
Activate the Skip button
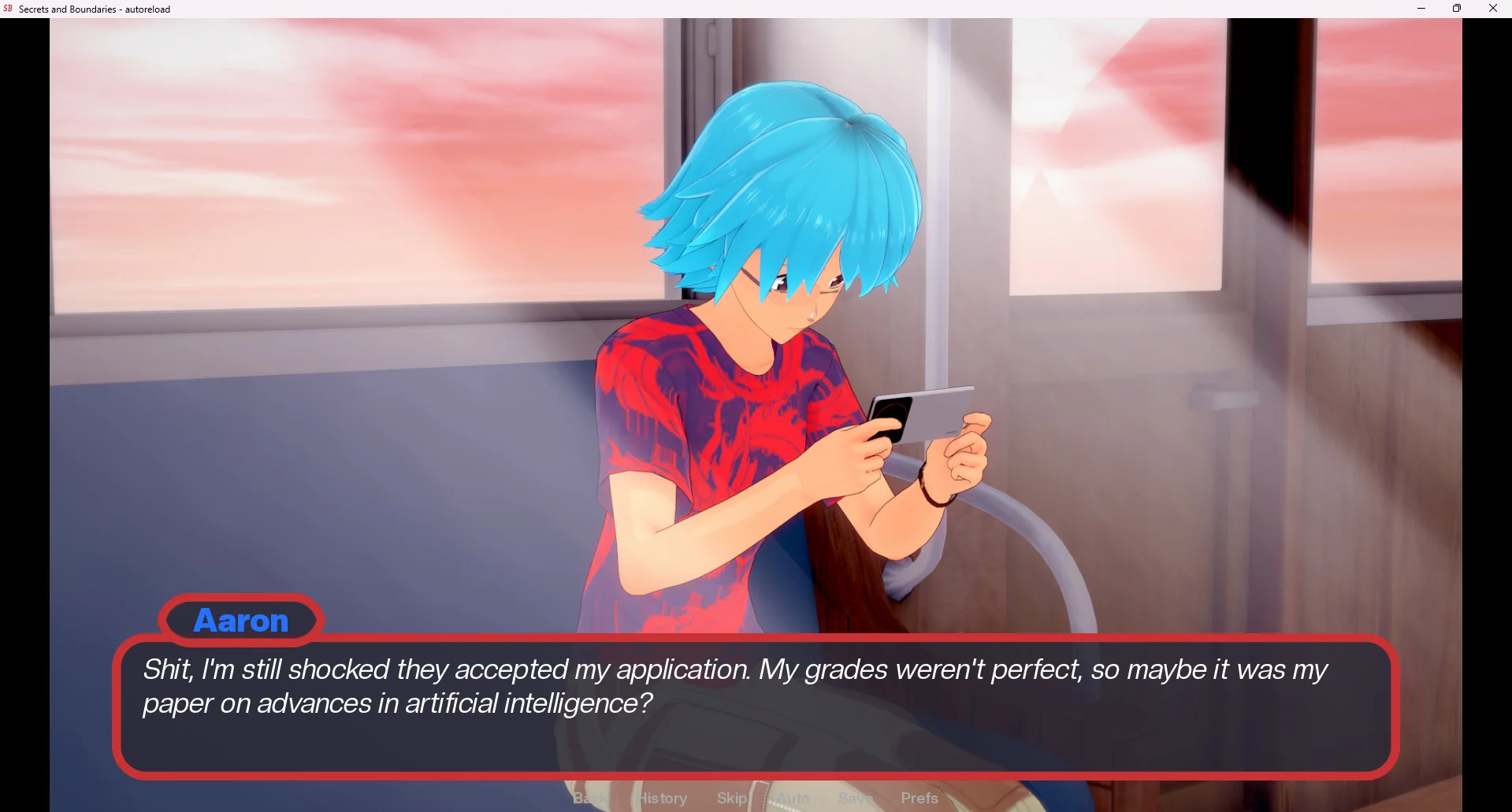(732, 798)
